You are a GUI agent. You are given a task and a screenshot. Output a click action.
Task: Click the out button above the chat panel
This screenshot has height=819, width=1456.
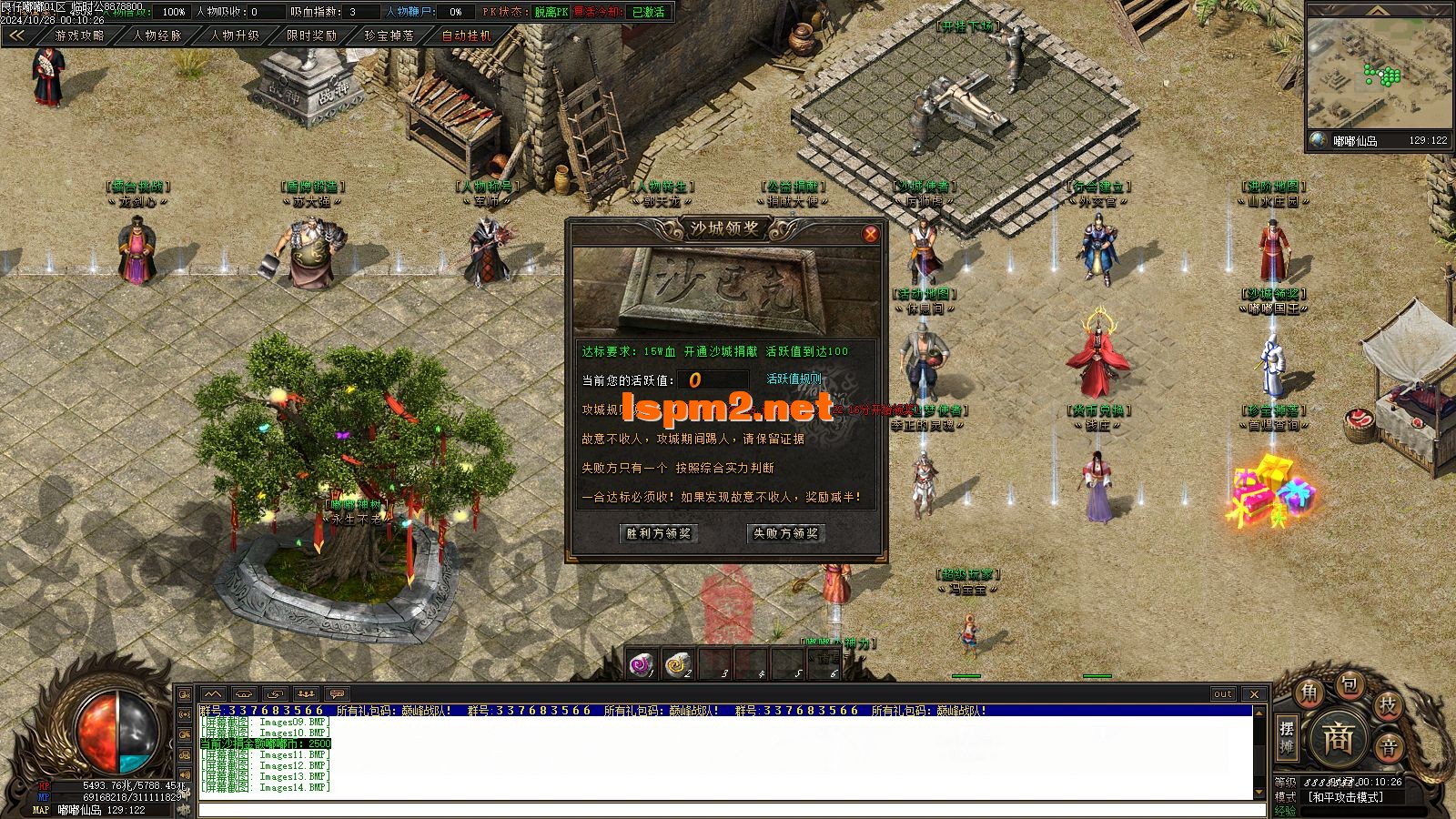click(x=1222, y=693)
